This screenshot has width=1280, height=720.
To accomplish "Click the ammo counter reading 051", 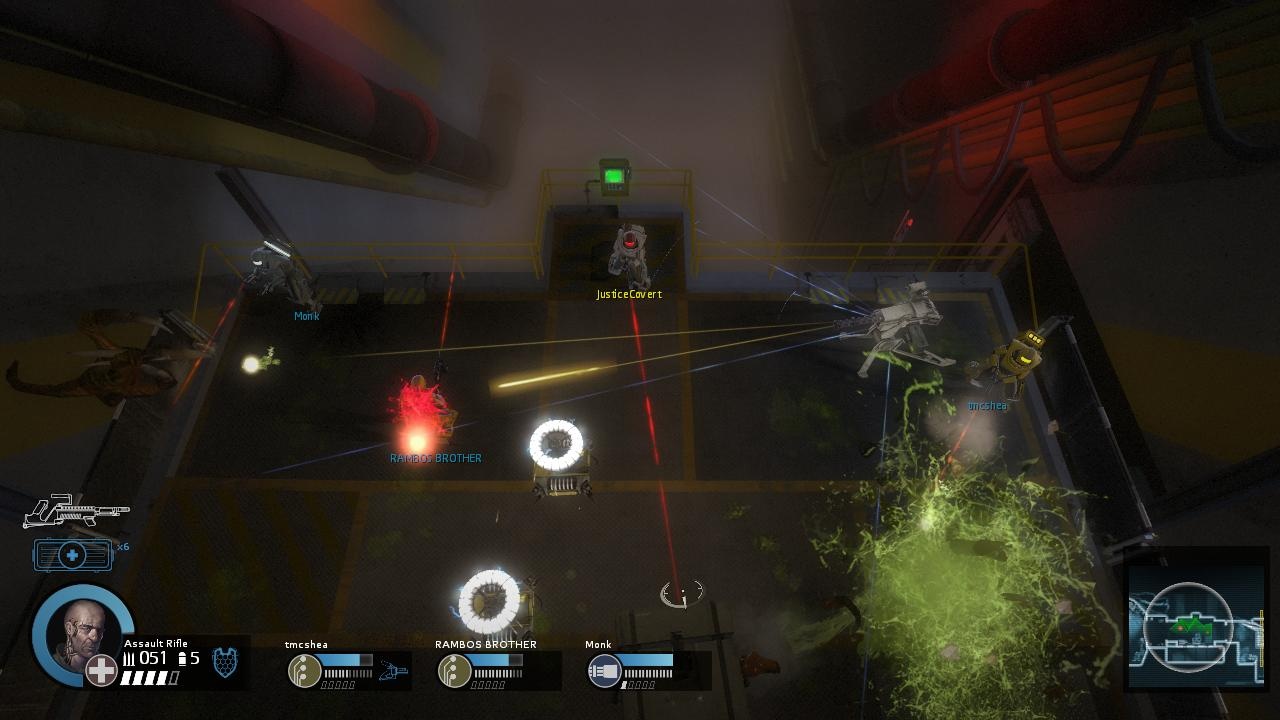I will pos(151,658).
